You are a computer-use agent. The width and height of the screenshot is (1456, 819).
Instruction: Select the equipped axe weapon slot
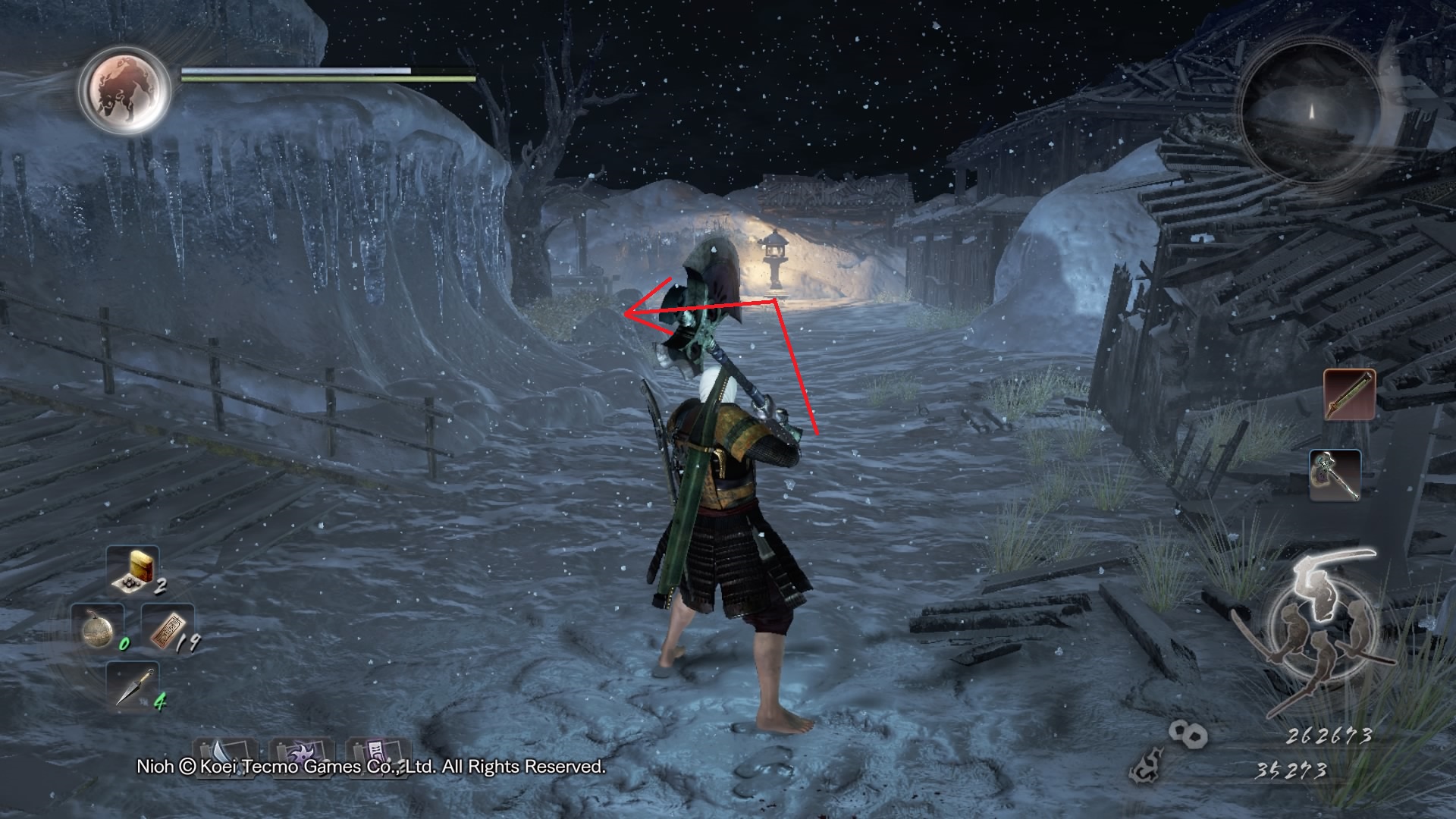(x=1335, y=475)
